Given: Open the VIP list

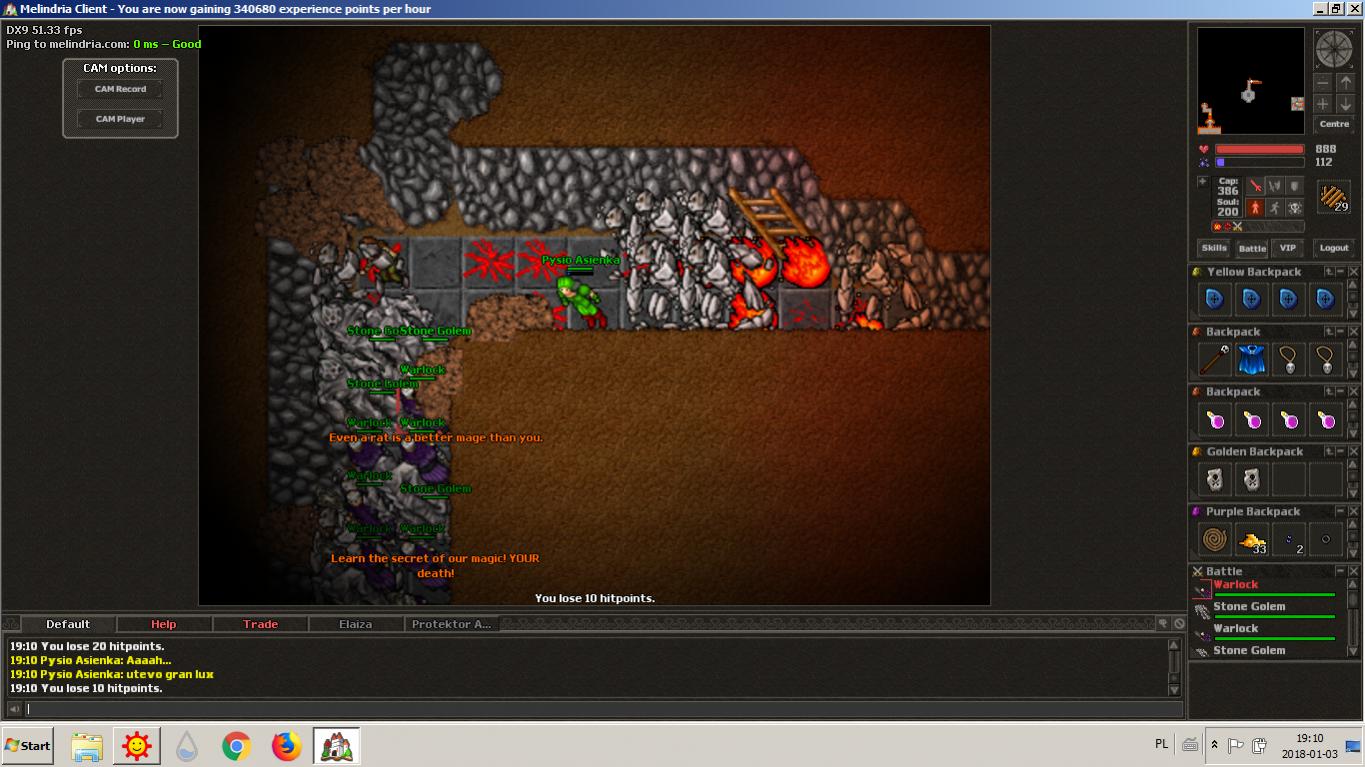Looking at the screenshot, I should point(1288,248).
